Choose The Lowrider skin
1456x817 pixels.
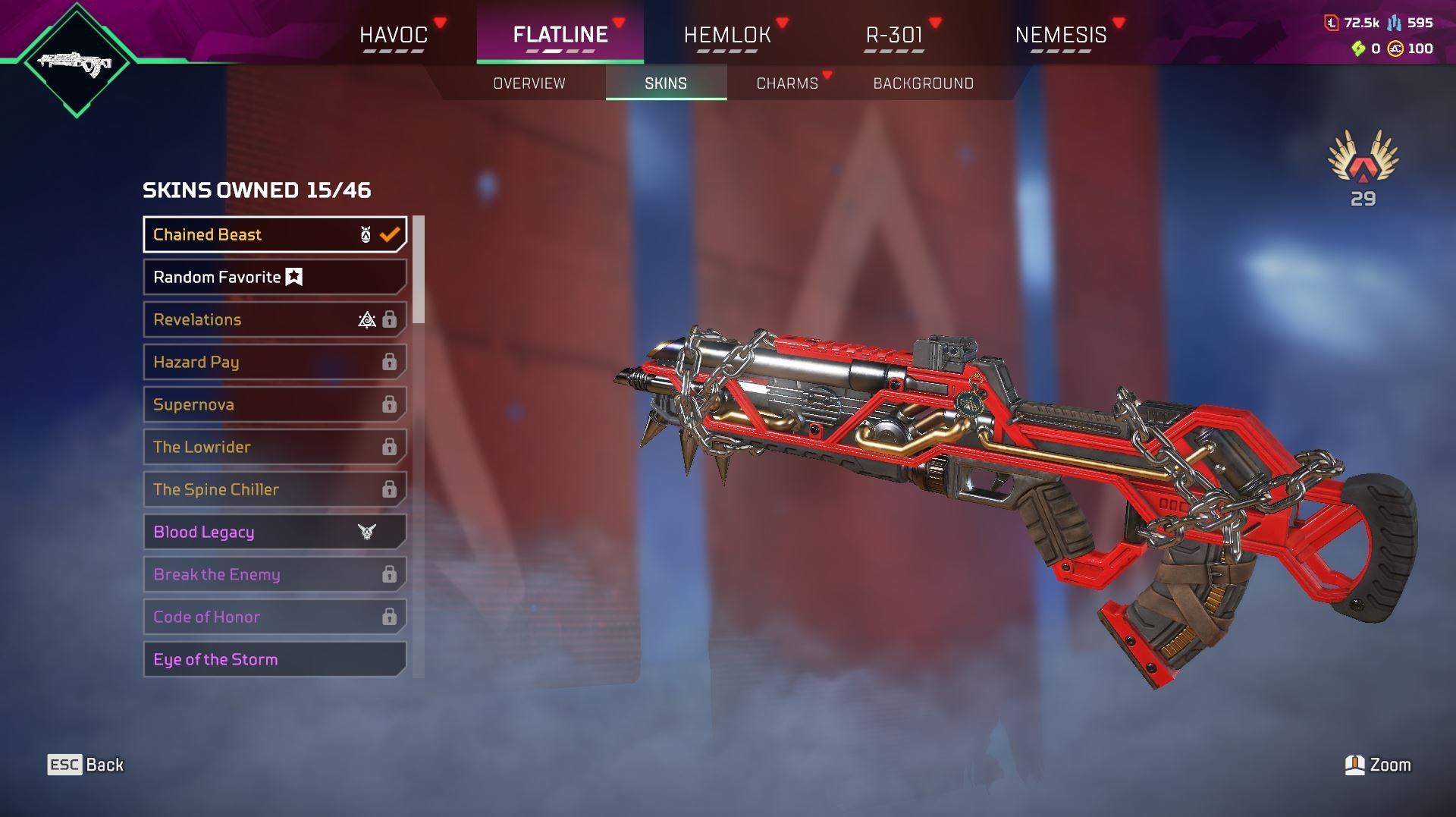pos(275,447)
